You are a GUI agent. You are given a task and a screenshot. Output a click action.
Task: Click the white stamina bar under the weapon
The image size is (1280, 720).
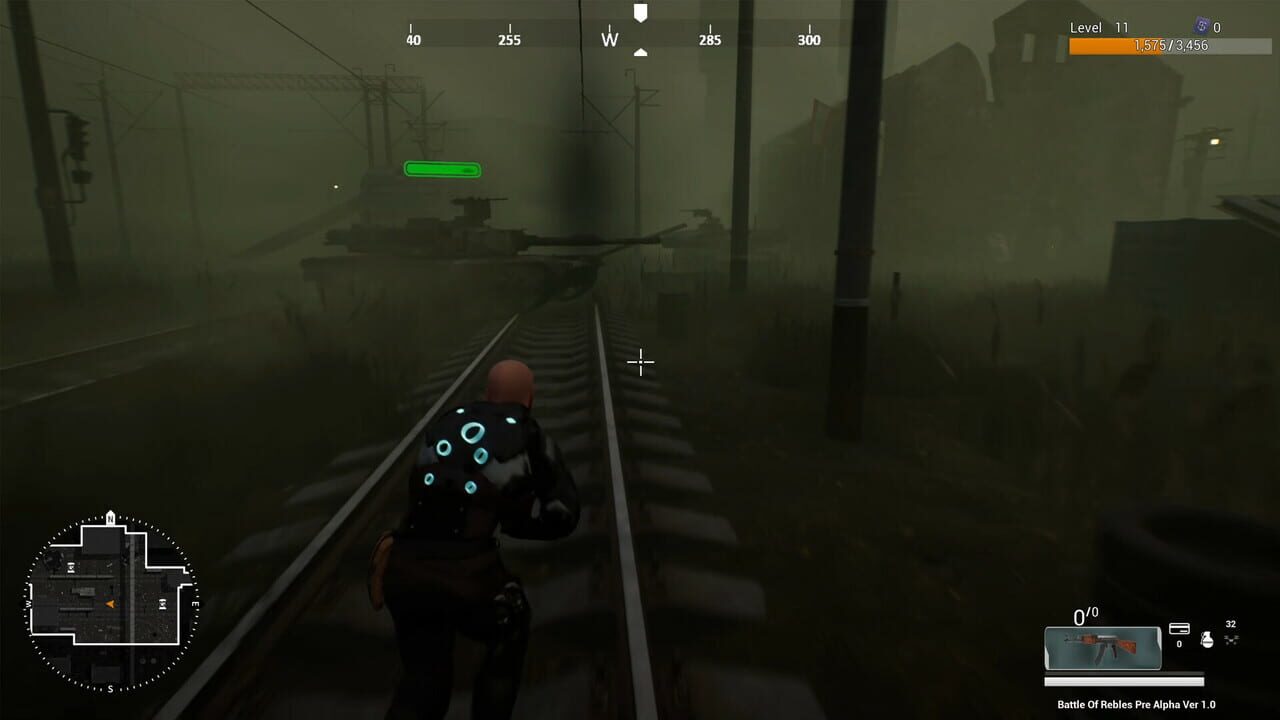1124,682
